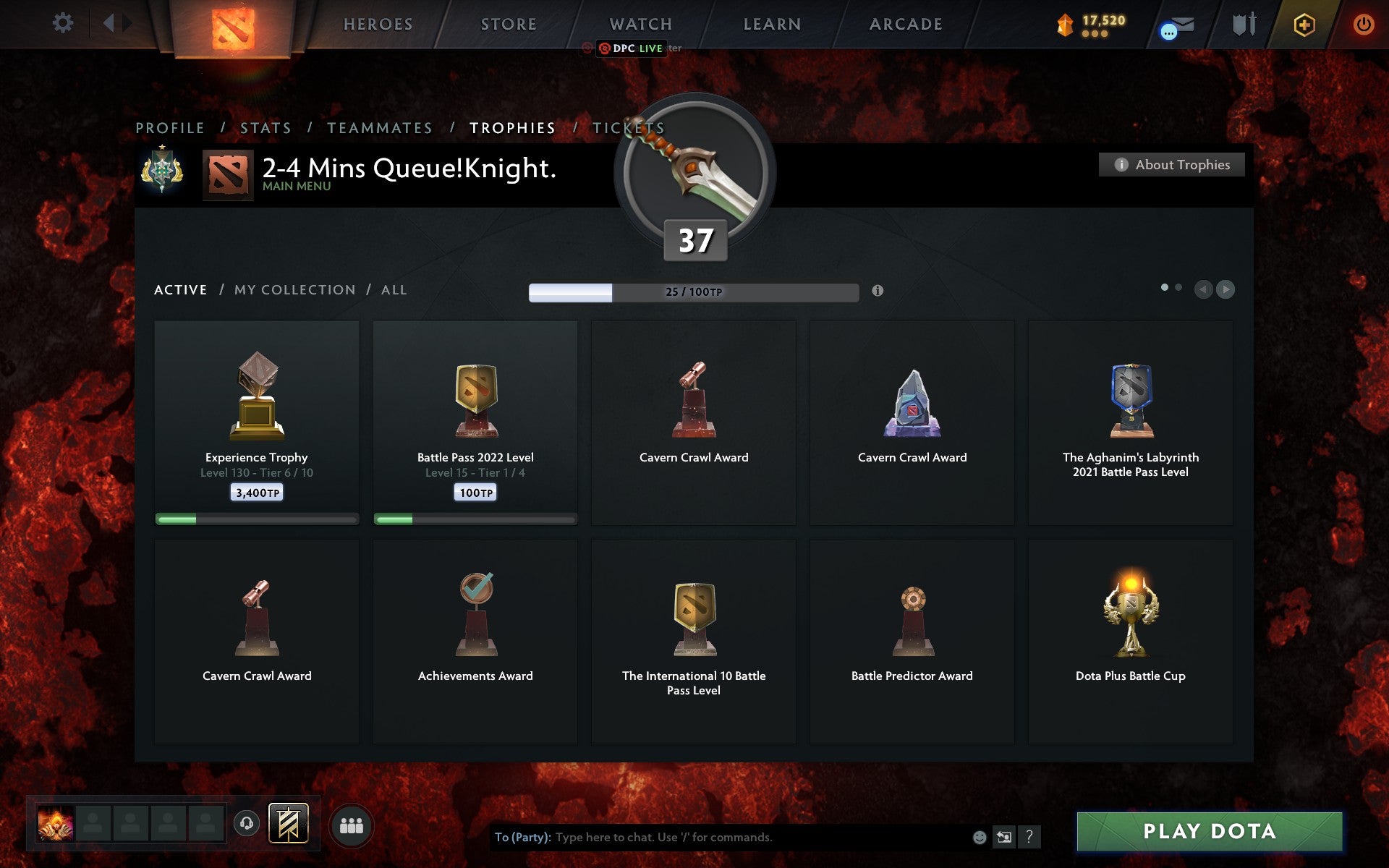Open the MY COLLECTION filter tab
Image resolution: width=1389 pixels, height=868 pixels.
tap(294, 289)
